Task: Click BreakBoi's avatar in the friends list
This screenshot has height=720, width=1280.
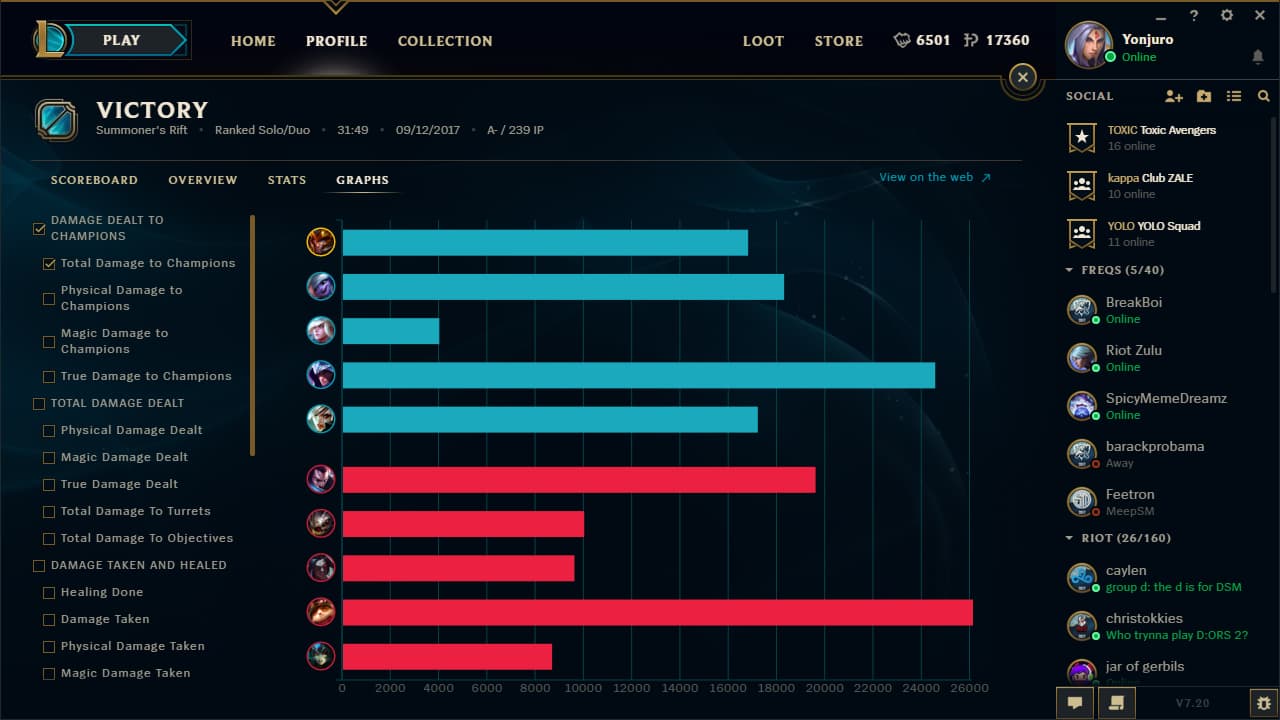Action: [x=1082, y=310]
